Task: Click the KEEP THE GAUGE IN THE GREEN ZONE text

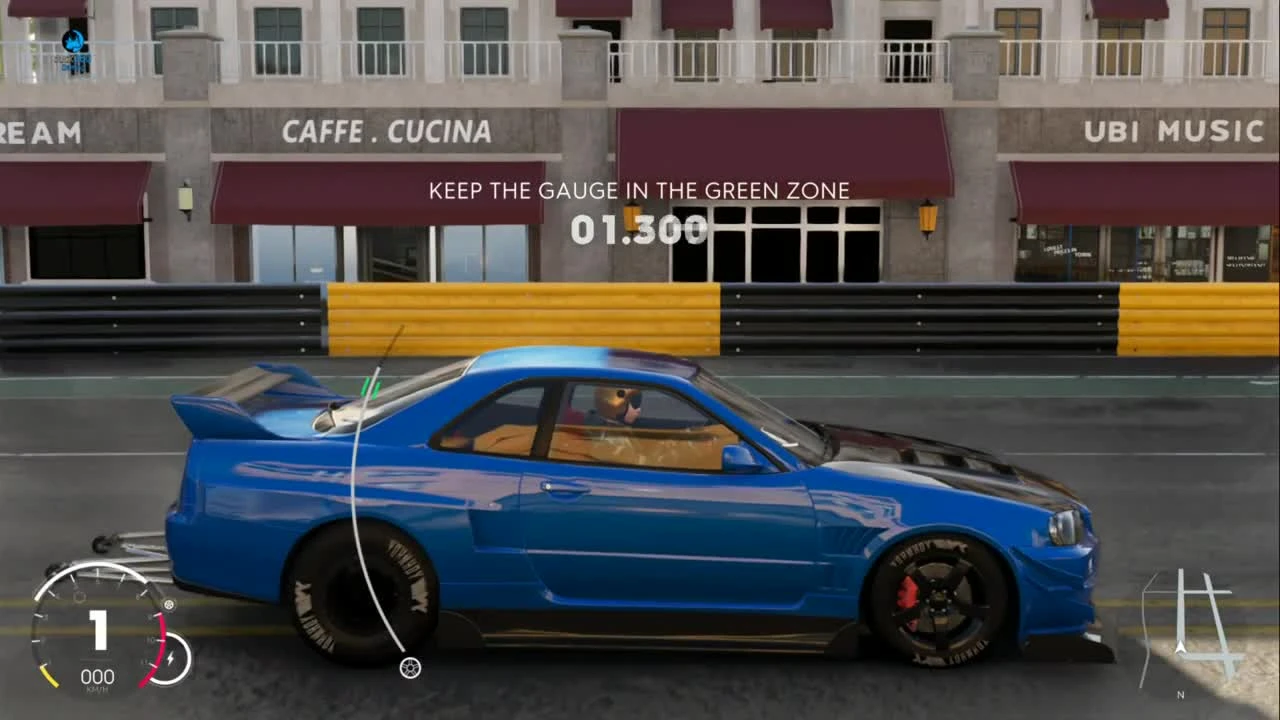Action: pyautogui.click(x=639, y=190)
